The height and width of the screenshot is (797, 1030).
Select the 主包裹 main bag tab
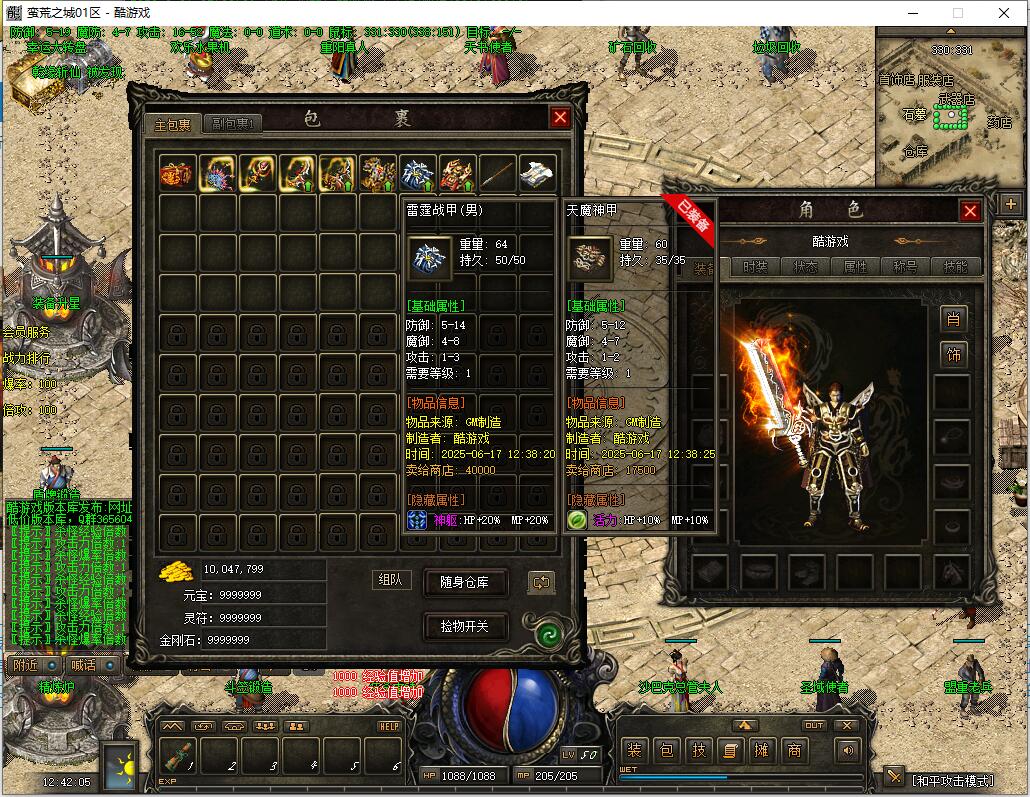[172, 124]
